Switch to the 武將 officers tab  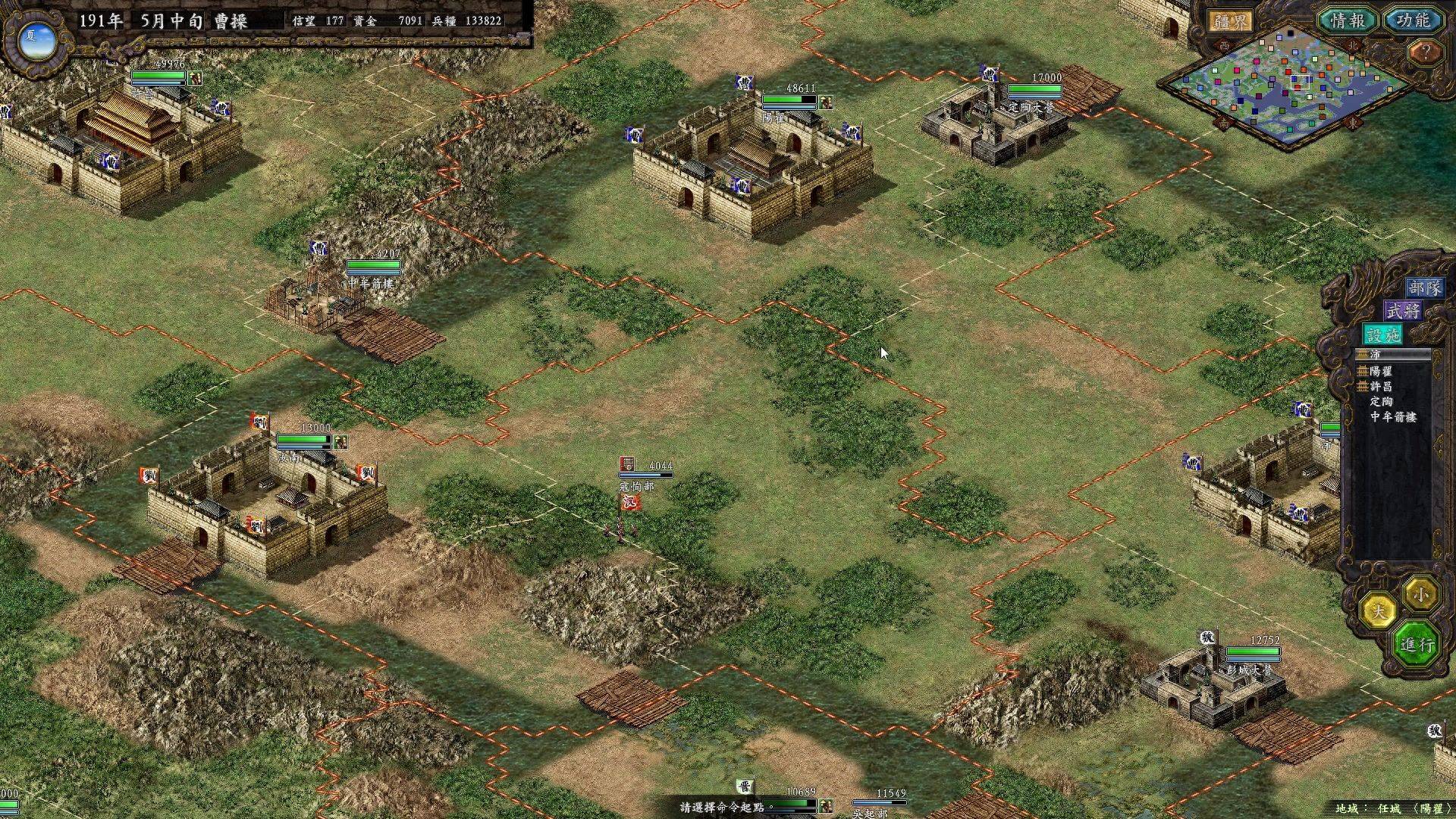(1403, 311)
